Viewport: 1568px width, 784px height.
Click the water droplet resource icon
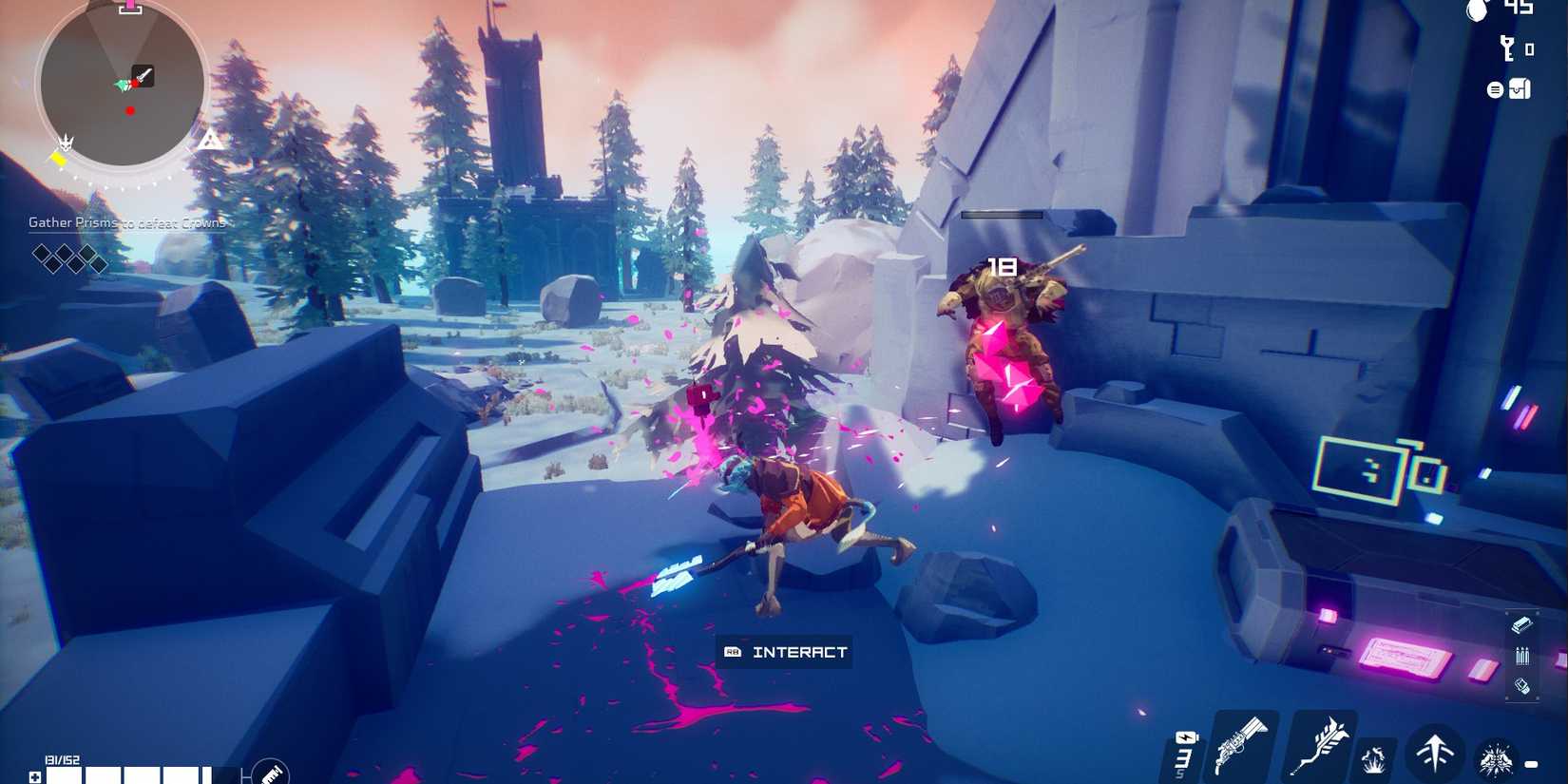[1480, 12]
